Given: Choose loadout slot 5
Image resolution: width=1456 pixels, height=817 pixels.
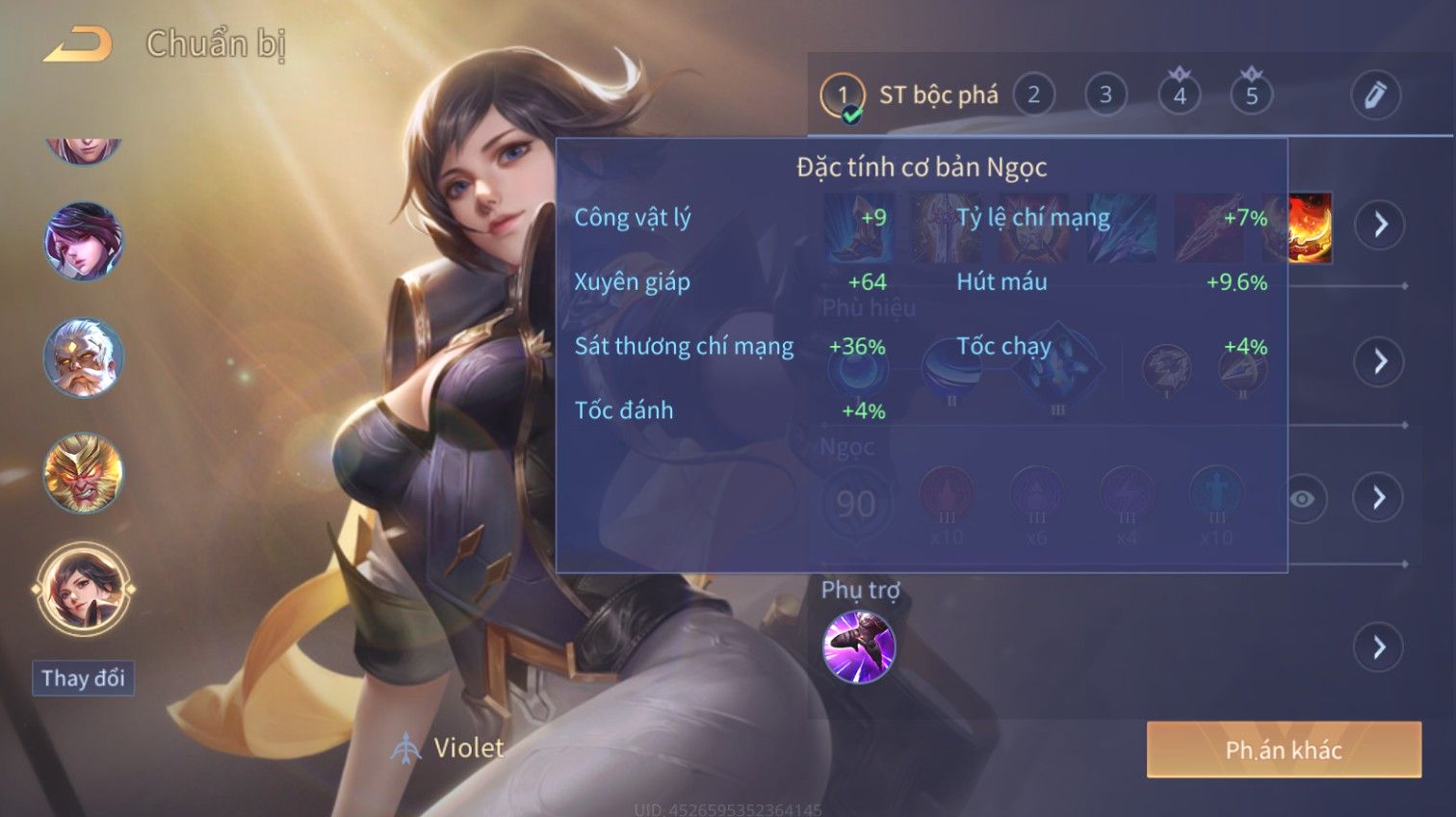Looking at the screenshot, I should point(1251,95).
